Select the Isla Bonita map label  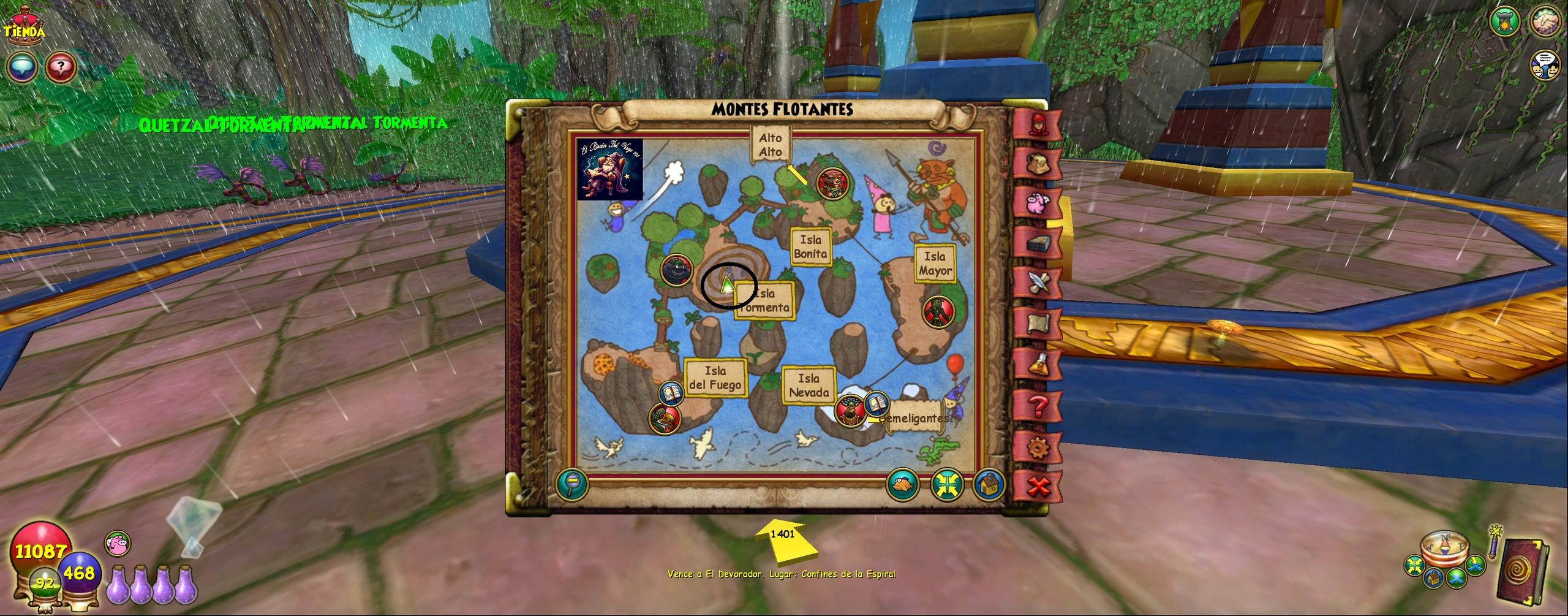tap(810, 246)
